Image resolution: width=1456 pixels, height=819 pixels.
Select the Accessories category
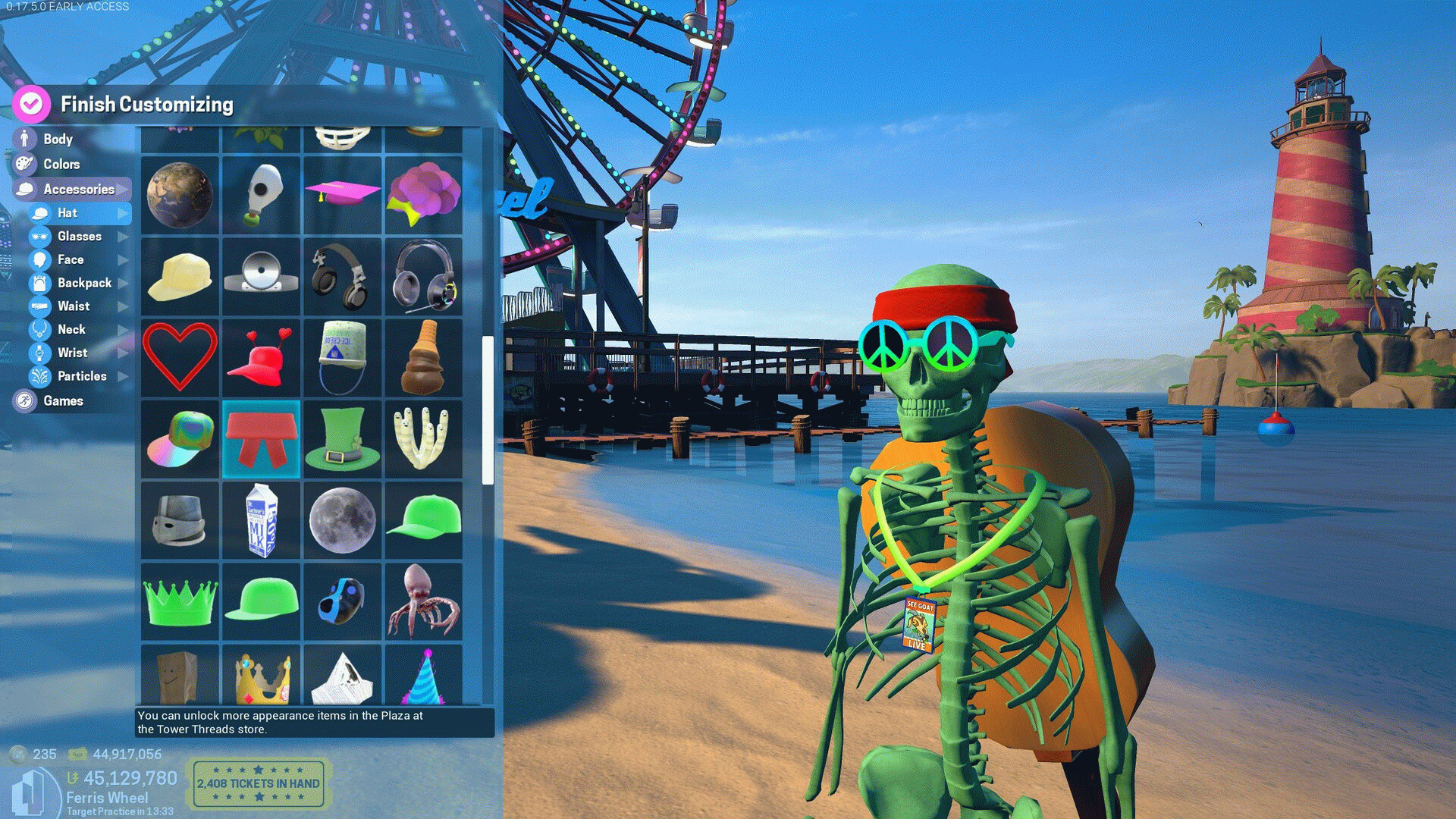(78, 189)
